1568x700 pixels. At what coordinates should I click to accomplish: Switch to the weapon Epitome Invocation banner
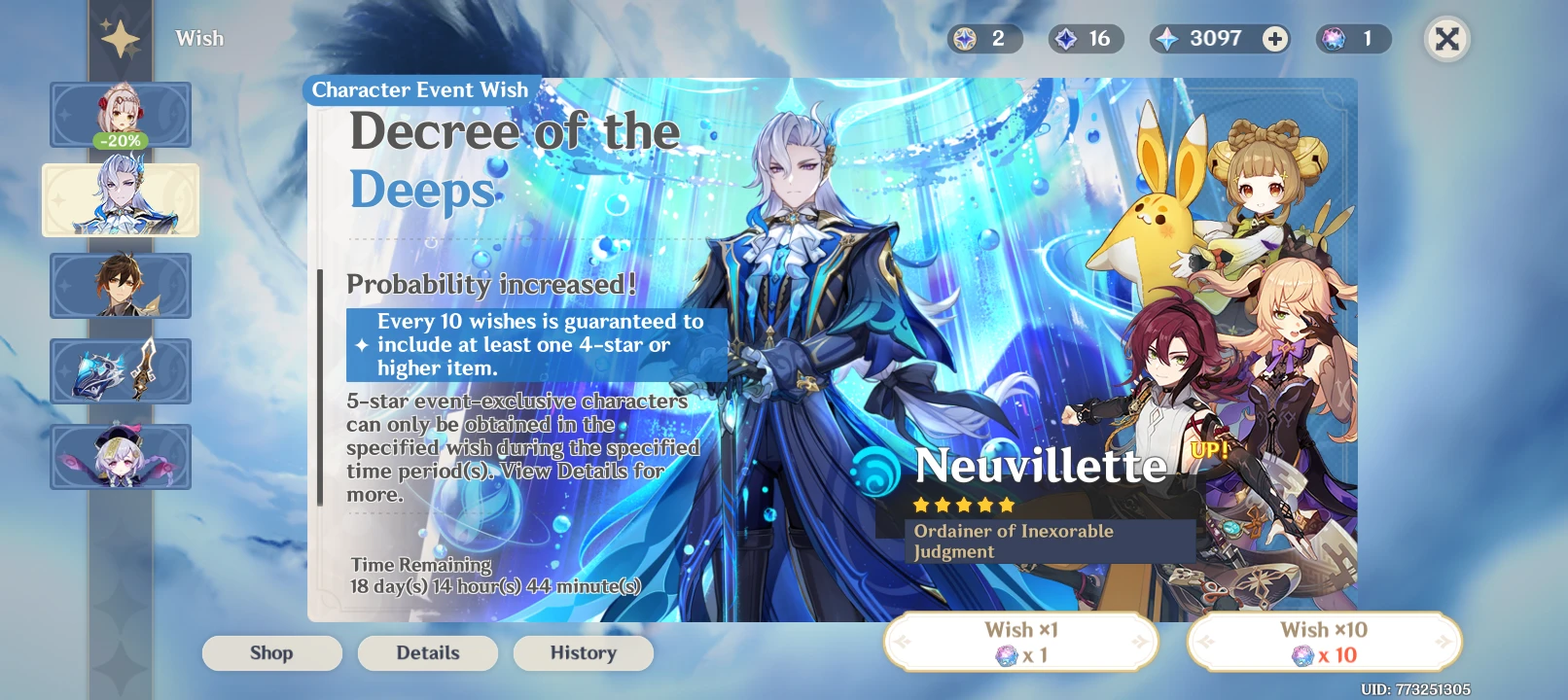pyautogui.click(x=121, y=371)
